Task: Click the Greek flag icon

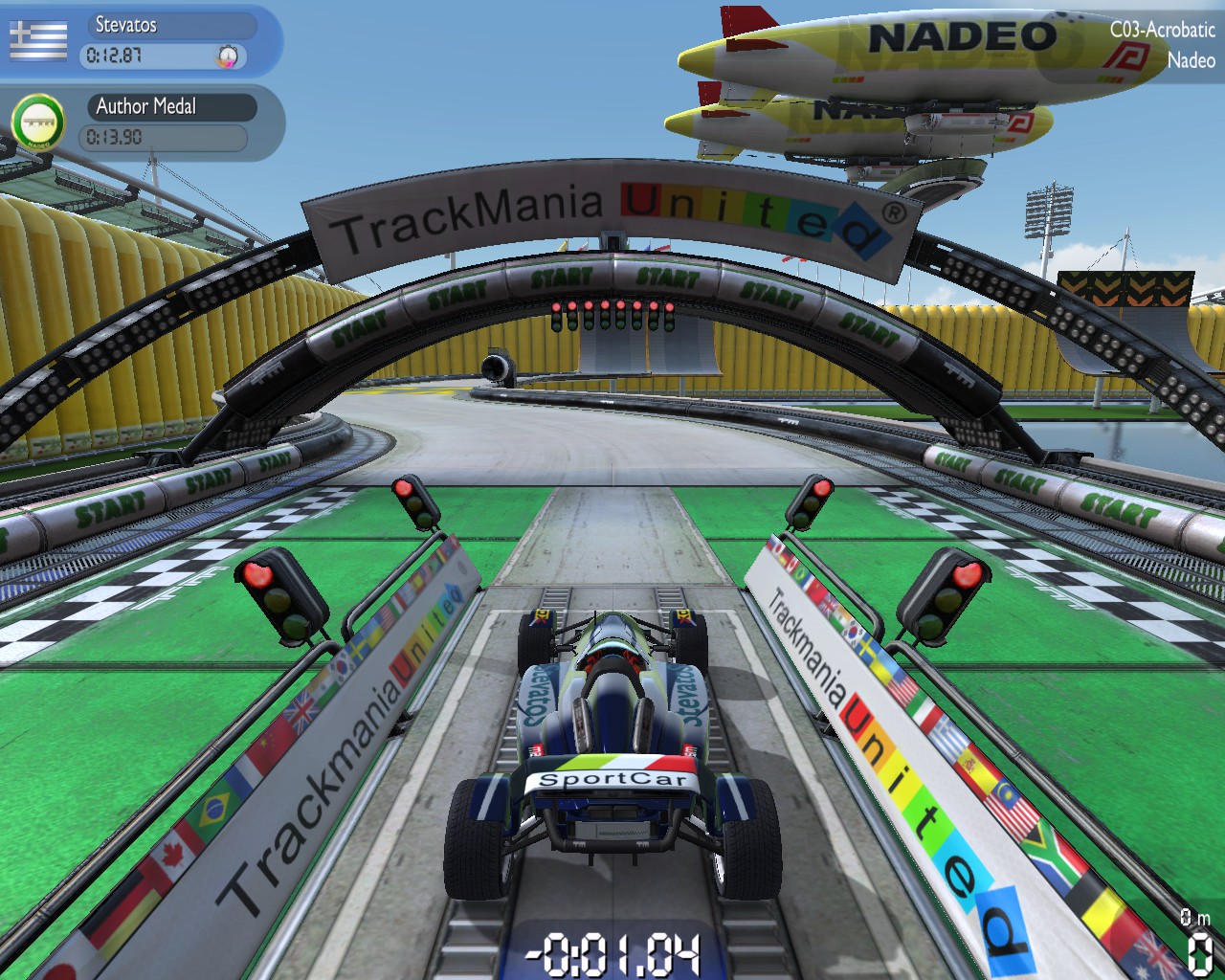Action: point(38,40)
